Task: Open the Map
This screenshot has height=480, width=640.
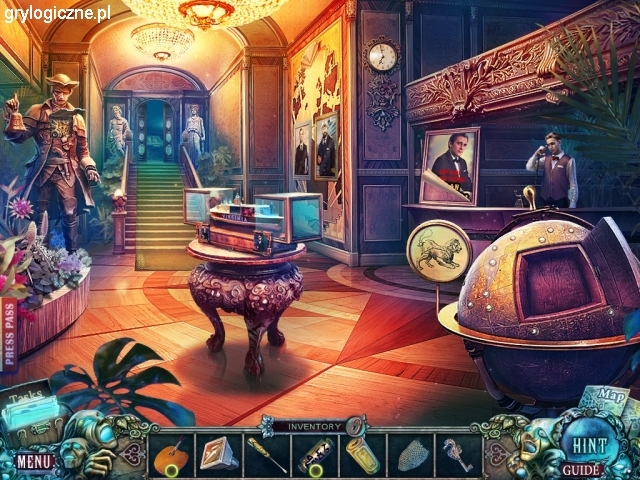Action: tap(607, 397)
